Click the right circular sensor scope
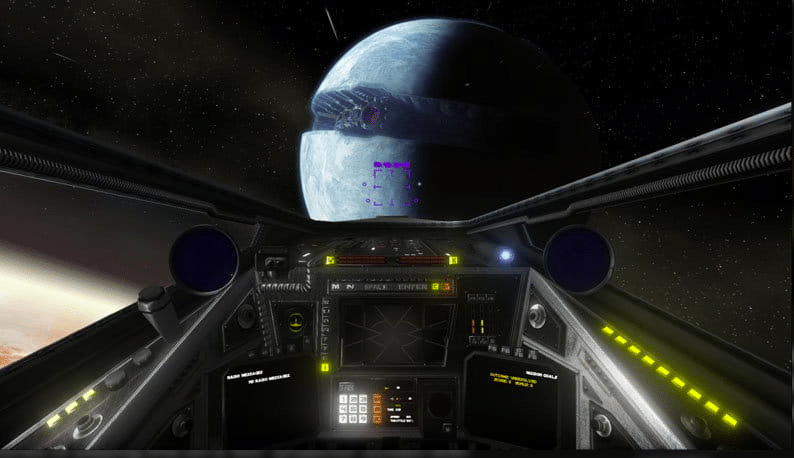 578,258
